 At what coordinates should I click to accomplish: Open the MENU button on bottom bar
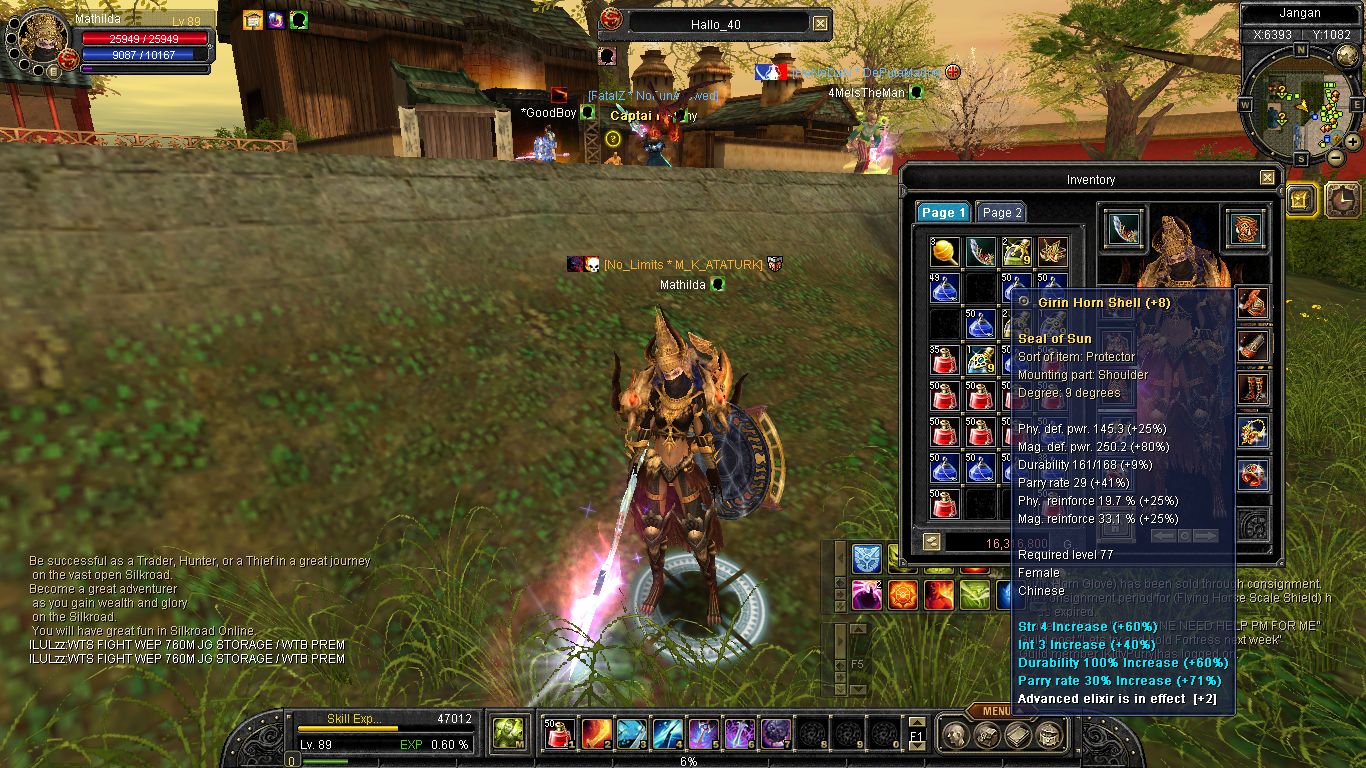(996, 712)
